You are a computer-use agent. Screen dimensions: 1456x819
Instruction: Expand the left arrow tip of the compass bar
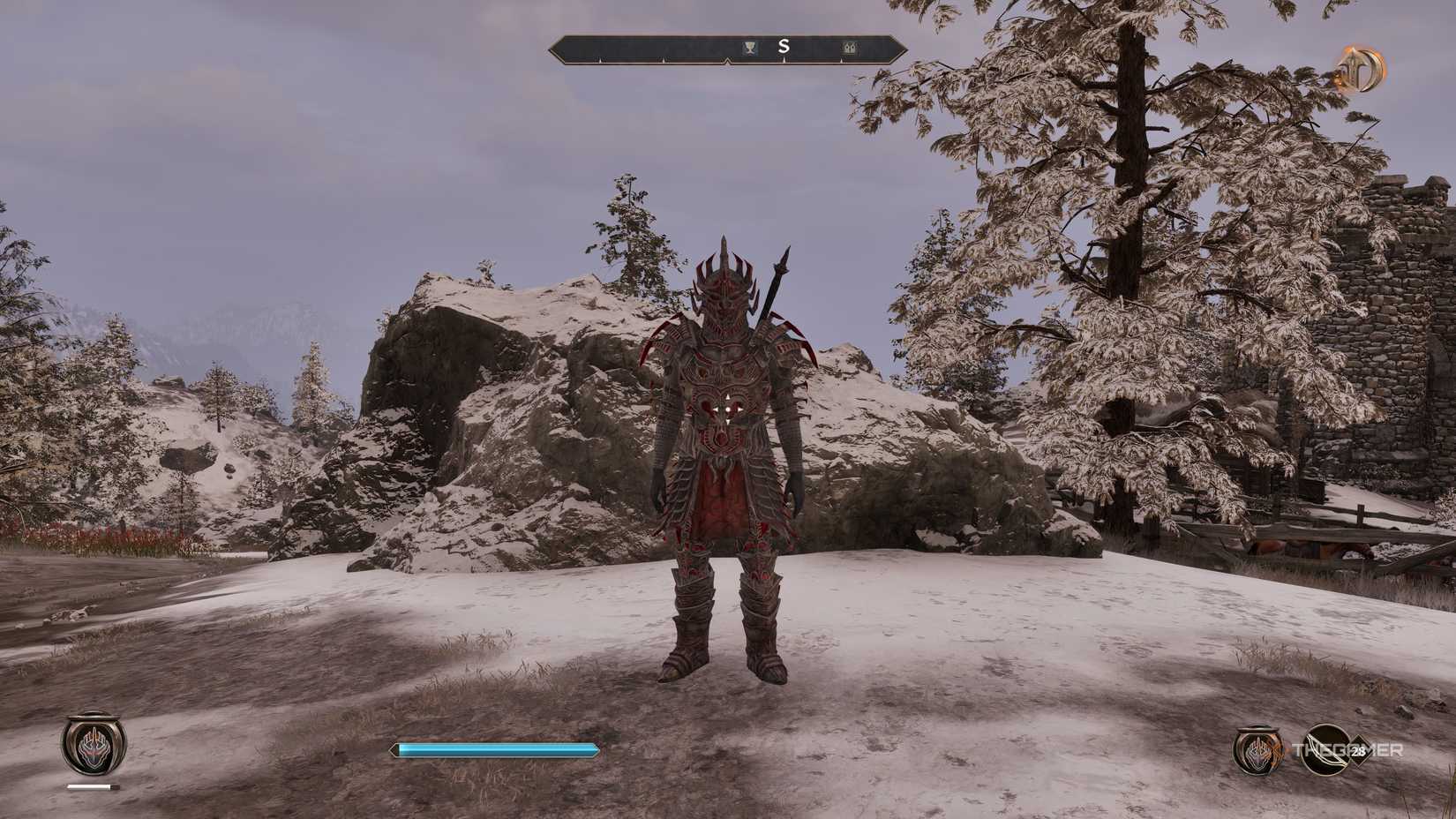[552, 50]
